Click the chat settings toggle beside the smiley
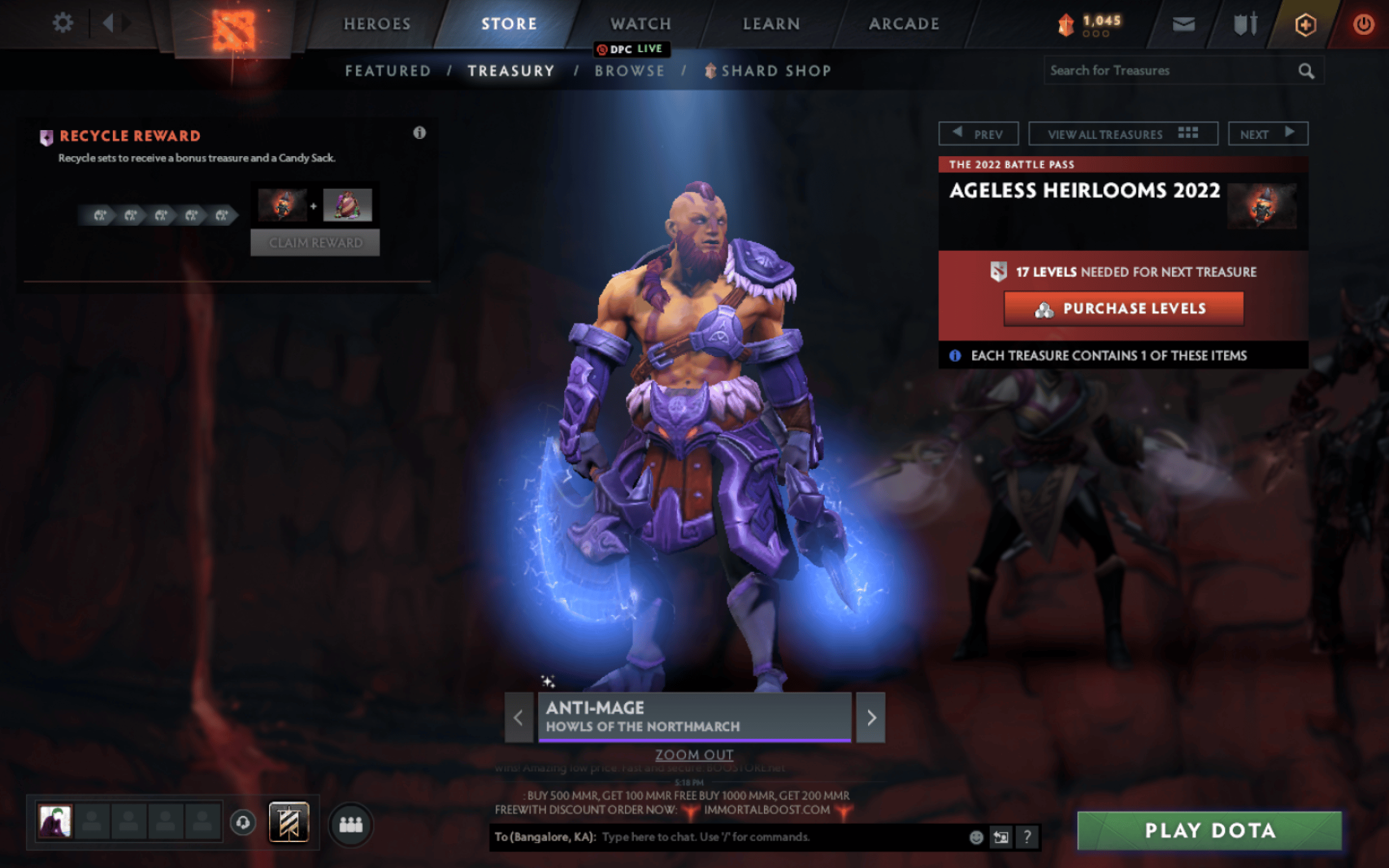This screenshot has height=868, width=1389. coord(1001,838)
